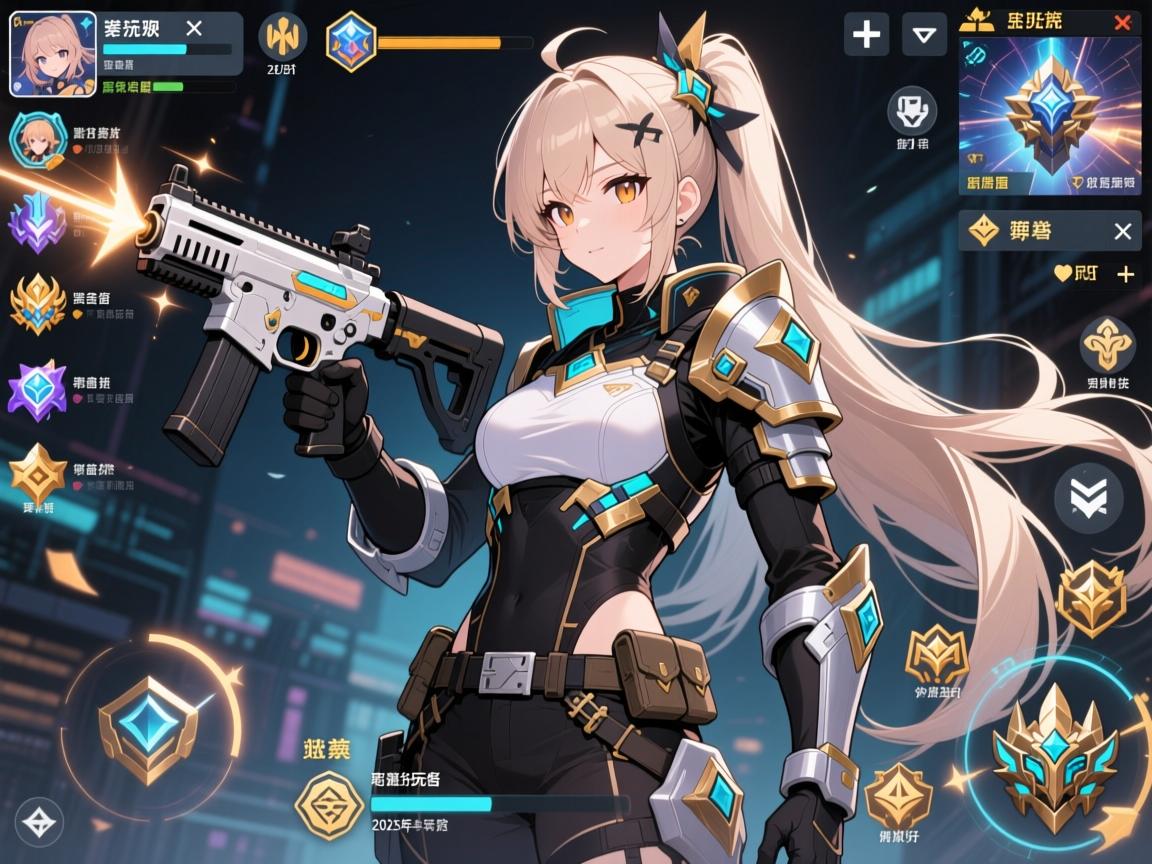Select the teammate avatar in hexagon frame
This screenshot has height=864, width=1152.
tap(38, 141)
